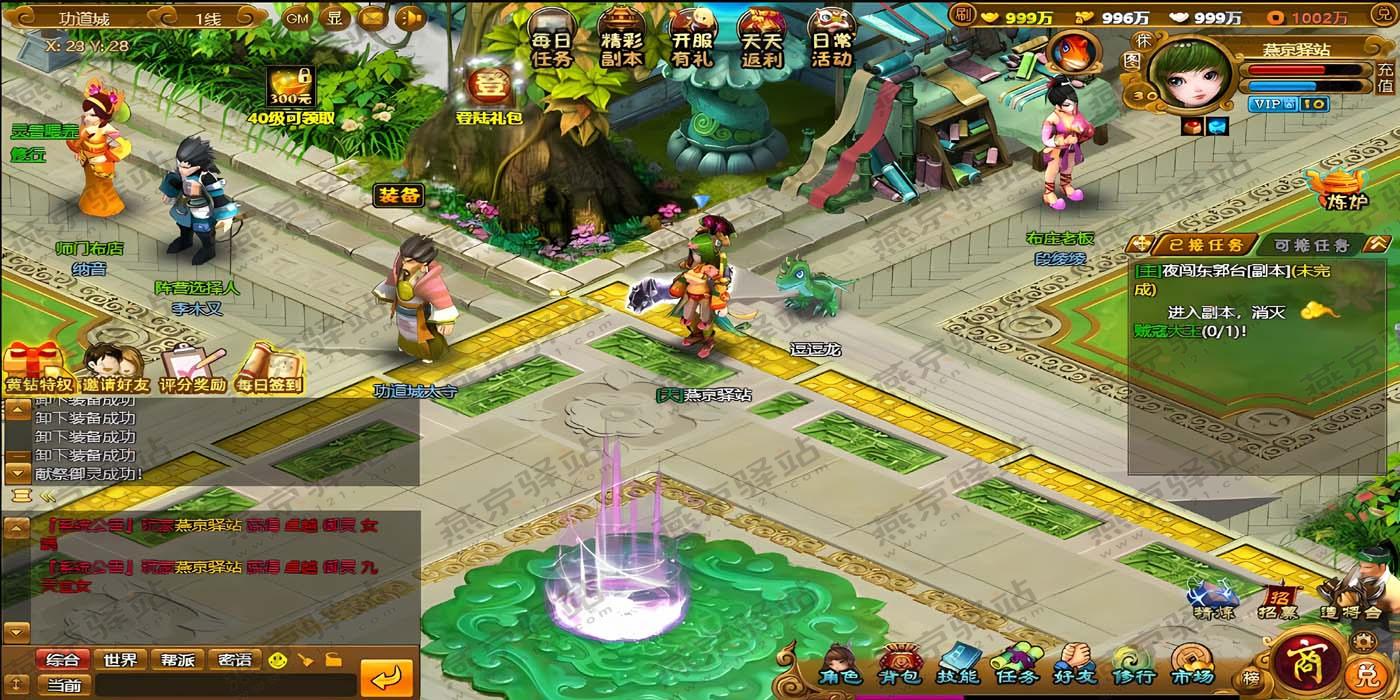The width and height of the screenshot is (1400, 700).
Task: Open the 每日任务 daily quests icon
Action: click(x=552, y=38)
